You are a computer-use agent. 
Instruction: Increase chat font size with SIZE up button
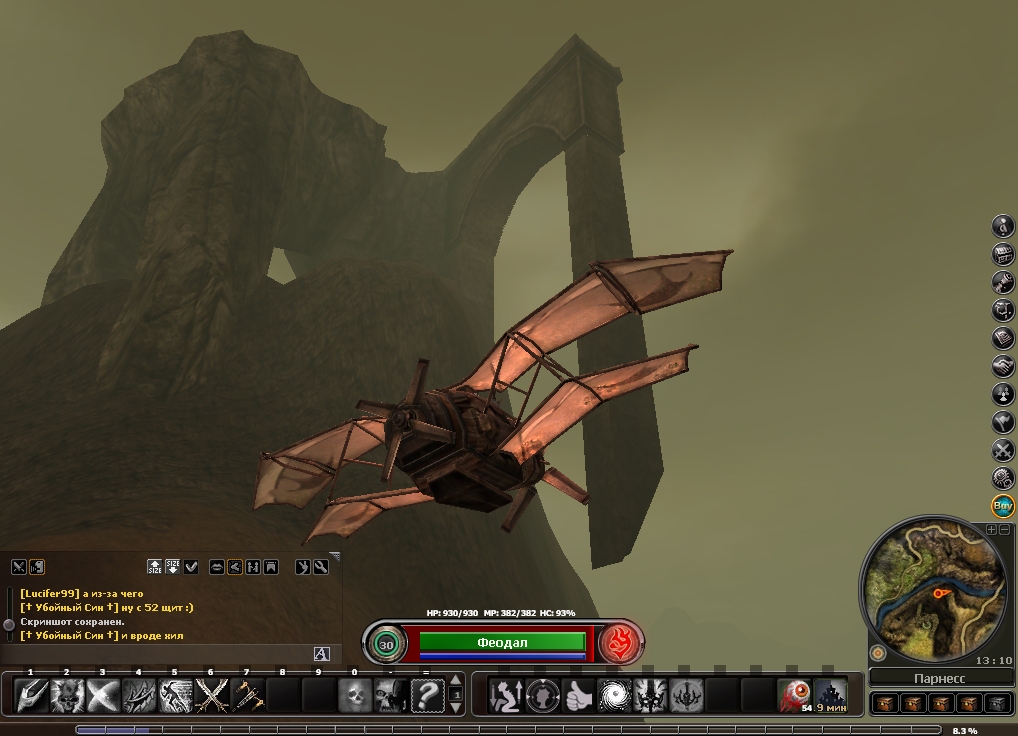(x=155, y=567)
